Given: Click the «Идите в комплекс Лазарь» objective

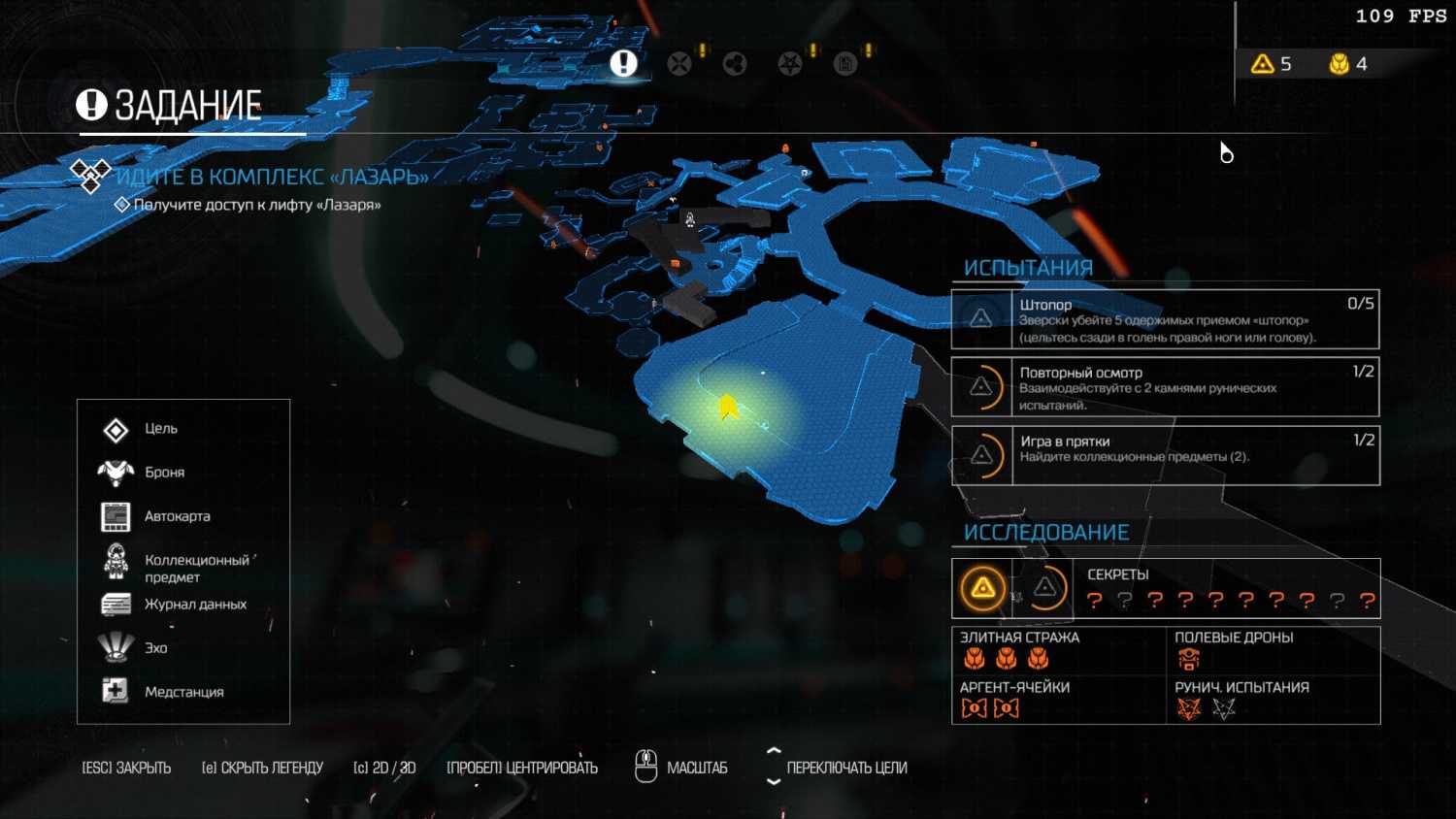Looking at the screenshot, I should pos(272,177).
